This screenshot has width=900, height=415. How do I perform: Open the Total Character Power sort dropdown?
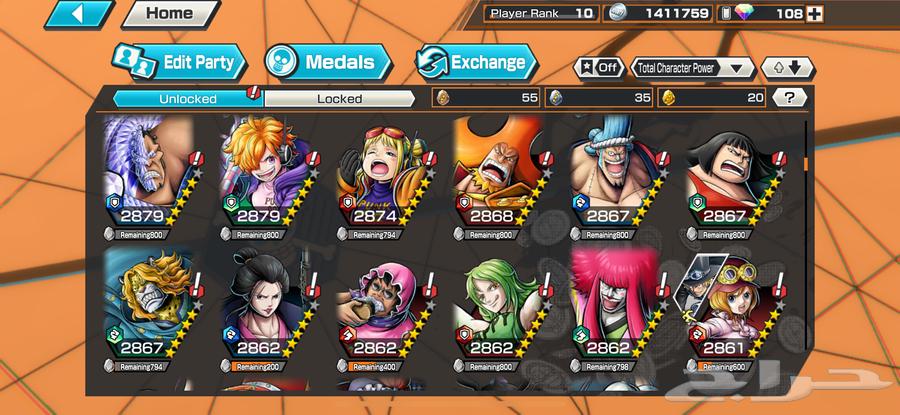tap(693, 68)
